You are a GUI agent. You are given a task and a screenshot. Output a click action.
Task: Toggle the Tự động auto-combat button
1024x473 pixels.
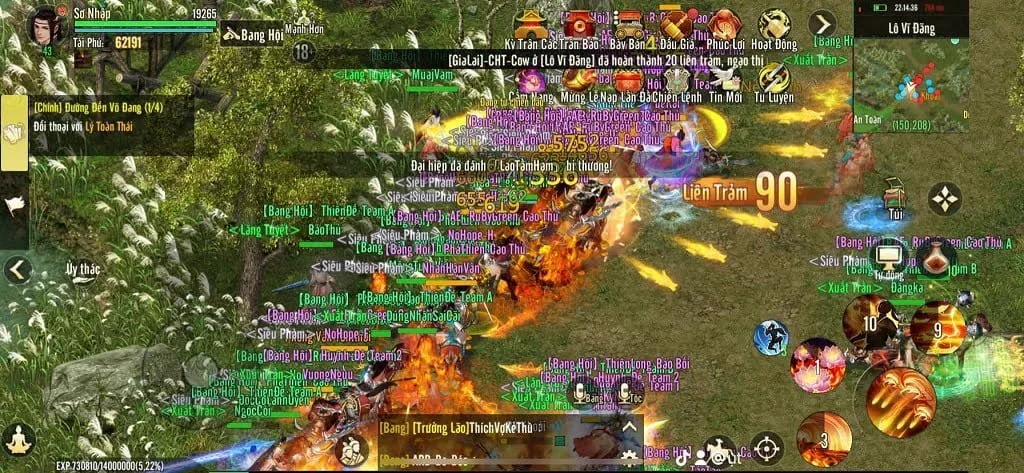pyautogui.click(x=887, y=258)
